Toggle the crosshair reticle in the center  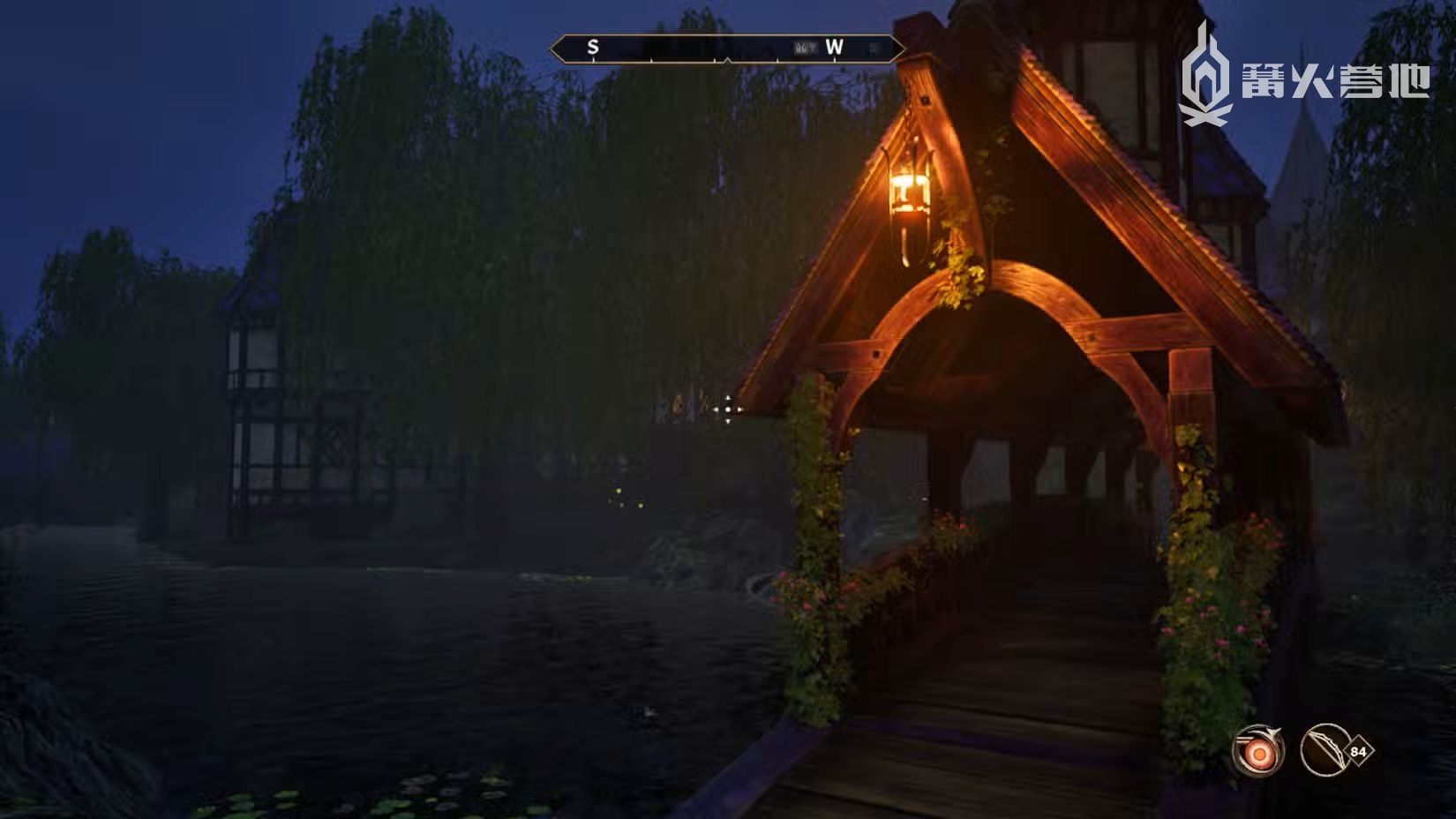coord(726,409)
